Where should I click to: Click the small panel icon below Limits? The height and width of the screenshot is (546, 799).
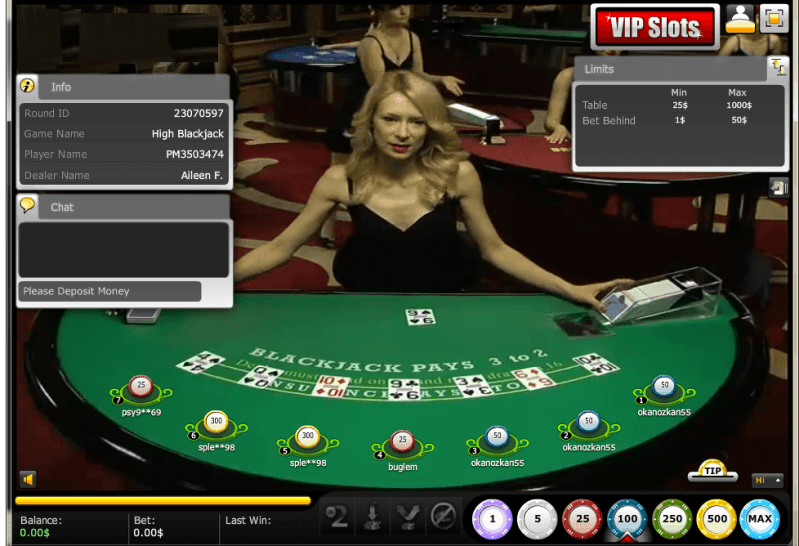[x=778, y=187]
